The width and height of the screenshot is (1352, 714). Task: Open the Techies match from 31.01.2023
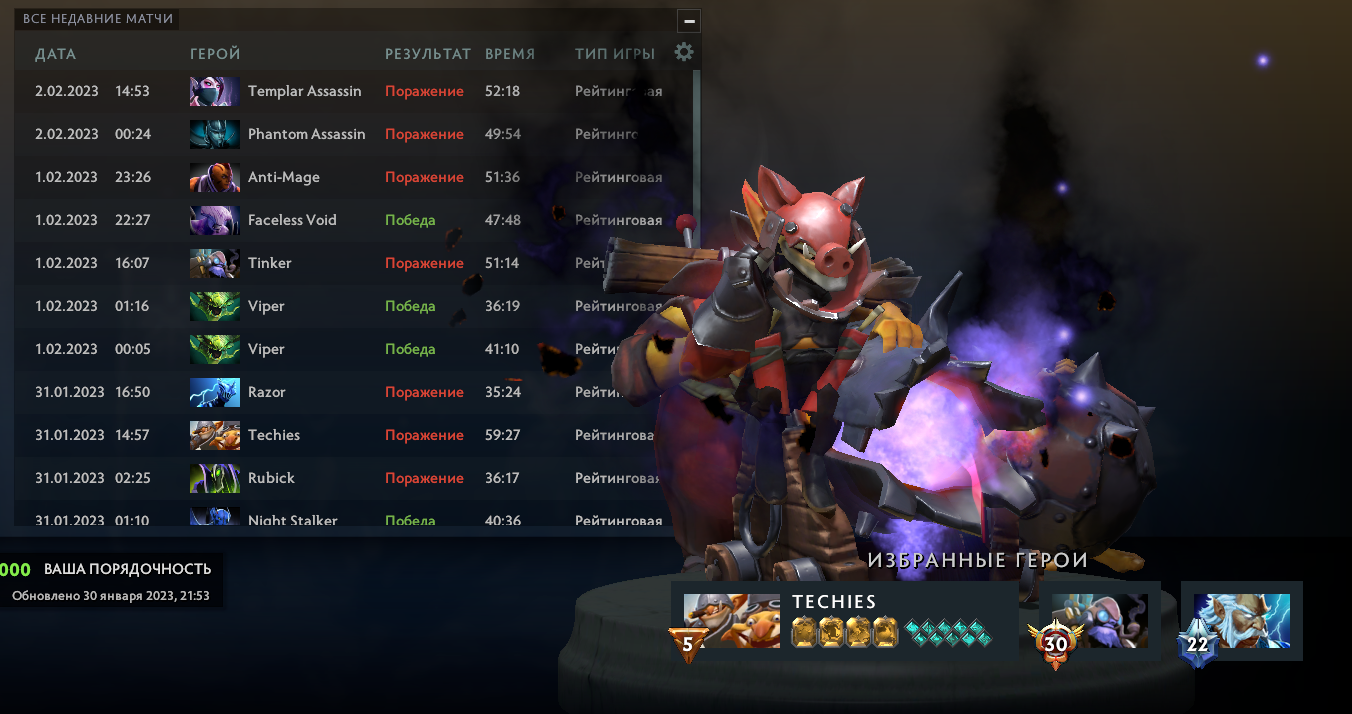[x=274, y=436]
